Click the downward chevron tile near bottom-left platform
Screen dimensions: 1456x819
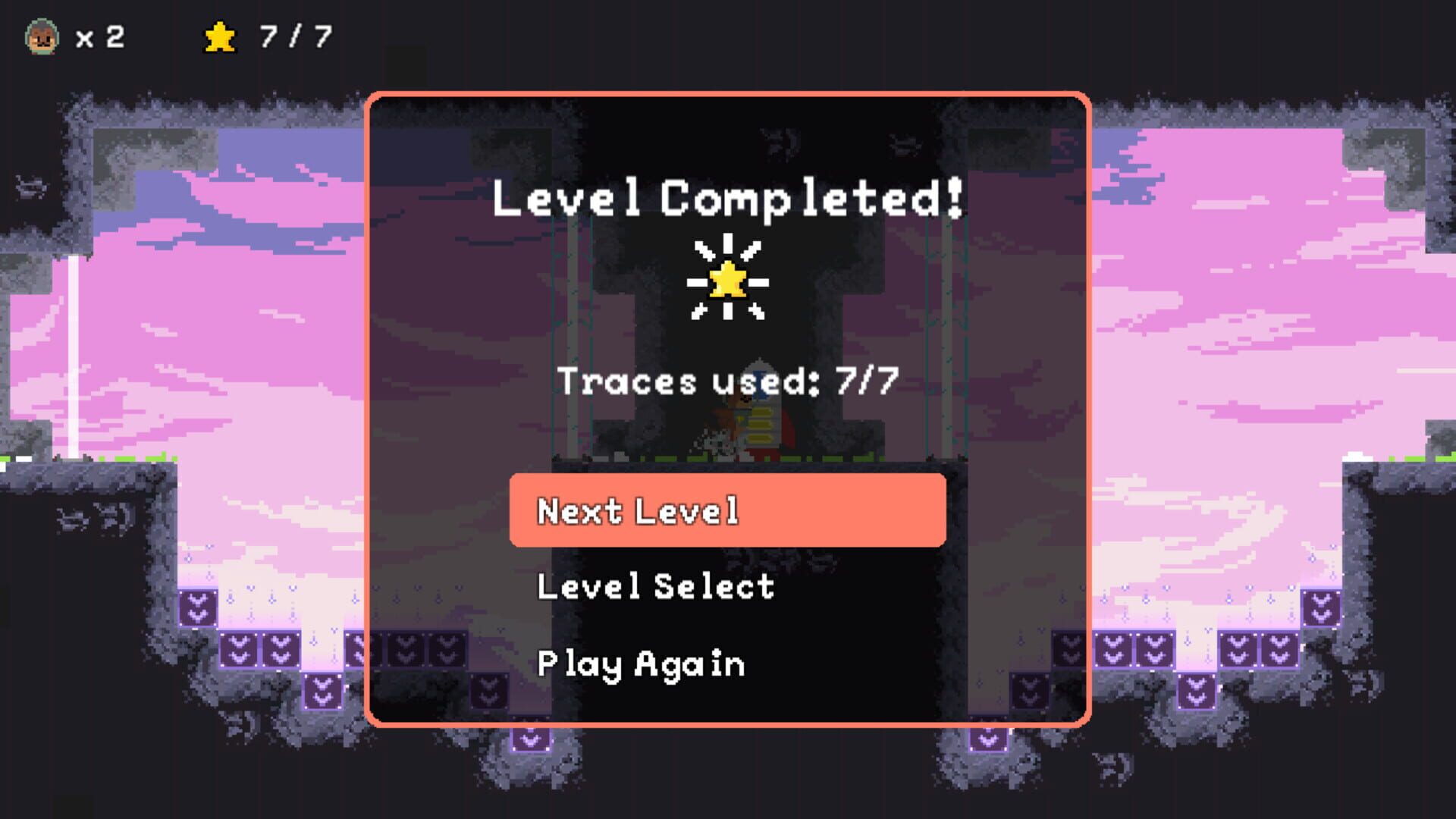click(322, 692)
